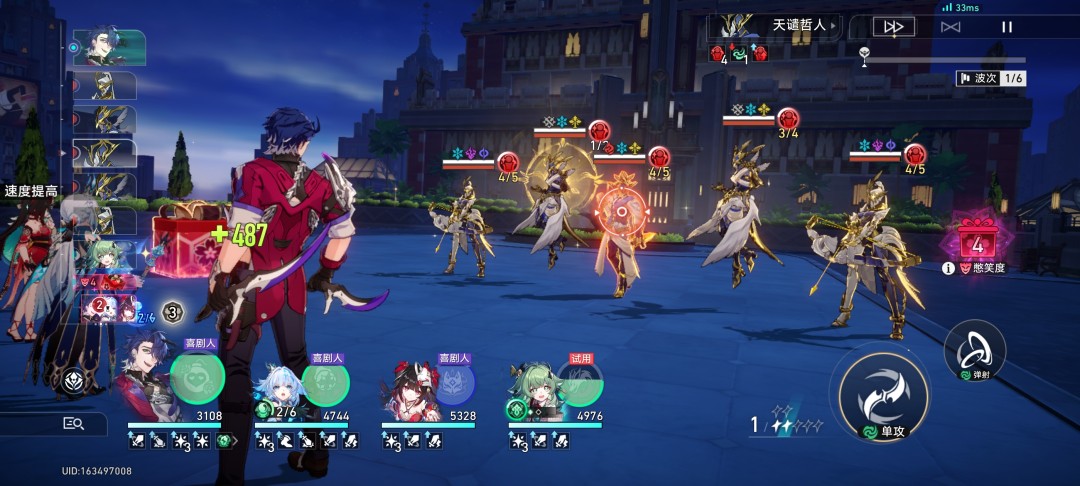Open the battle log magnifier button
This screenshot has width=1080, height=486.
pyautogui.click(x=73, y=424)
